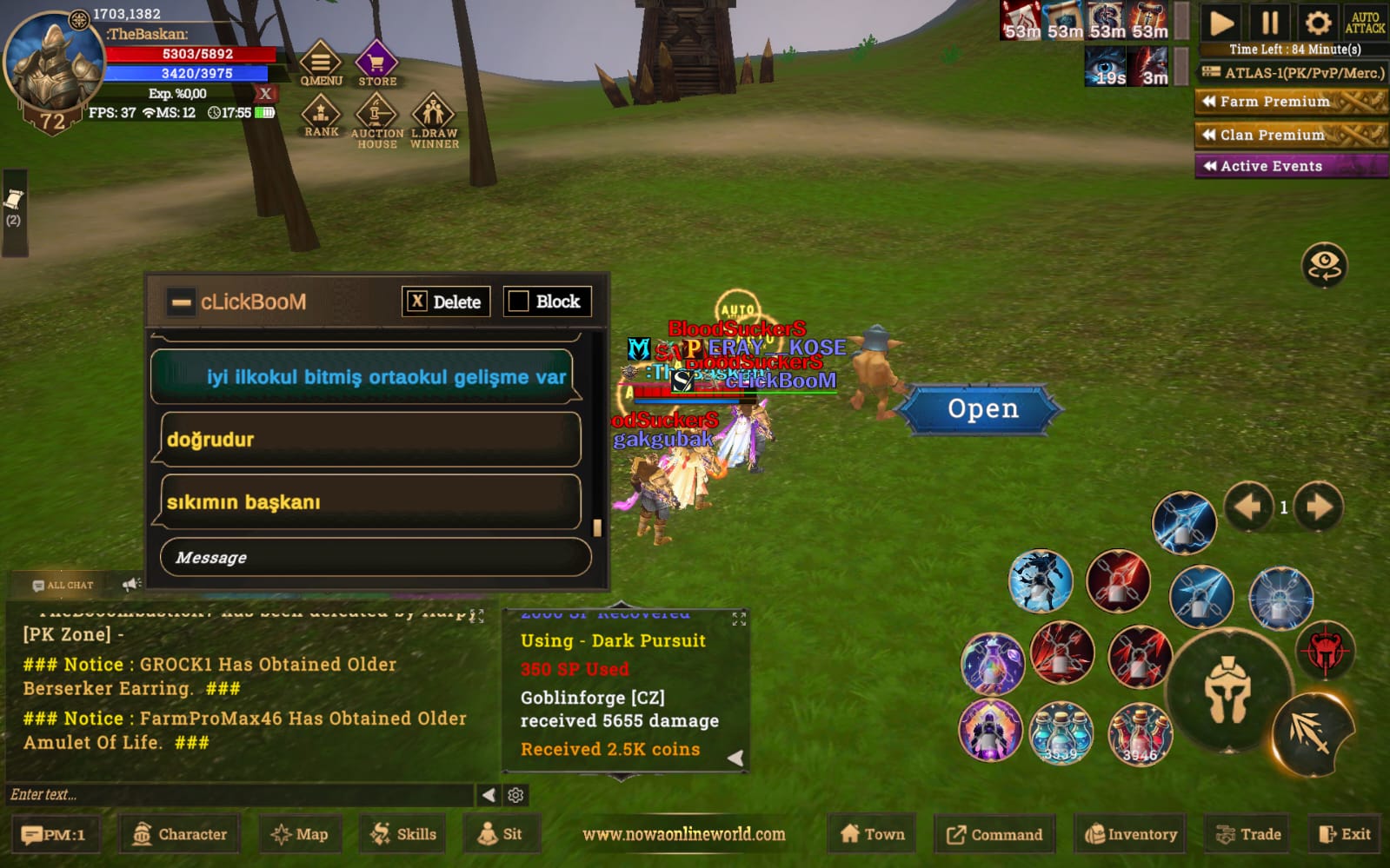The height and width of the screenshot is (868, 1390).
Task: Delete the cLickBooM chat conversation
Action: [x=446, y=301]
